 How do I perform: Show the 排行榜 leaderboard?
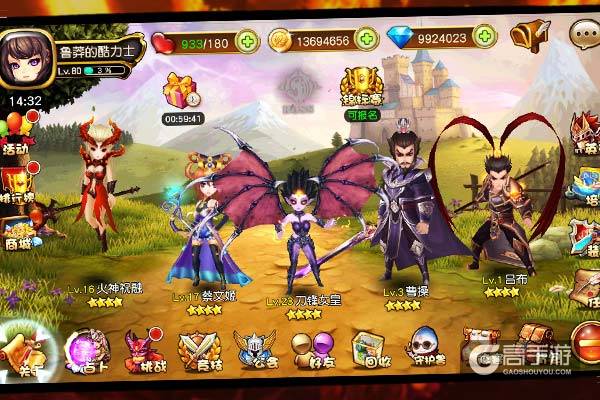[x=18, y=182]
